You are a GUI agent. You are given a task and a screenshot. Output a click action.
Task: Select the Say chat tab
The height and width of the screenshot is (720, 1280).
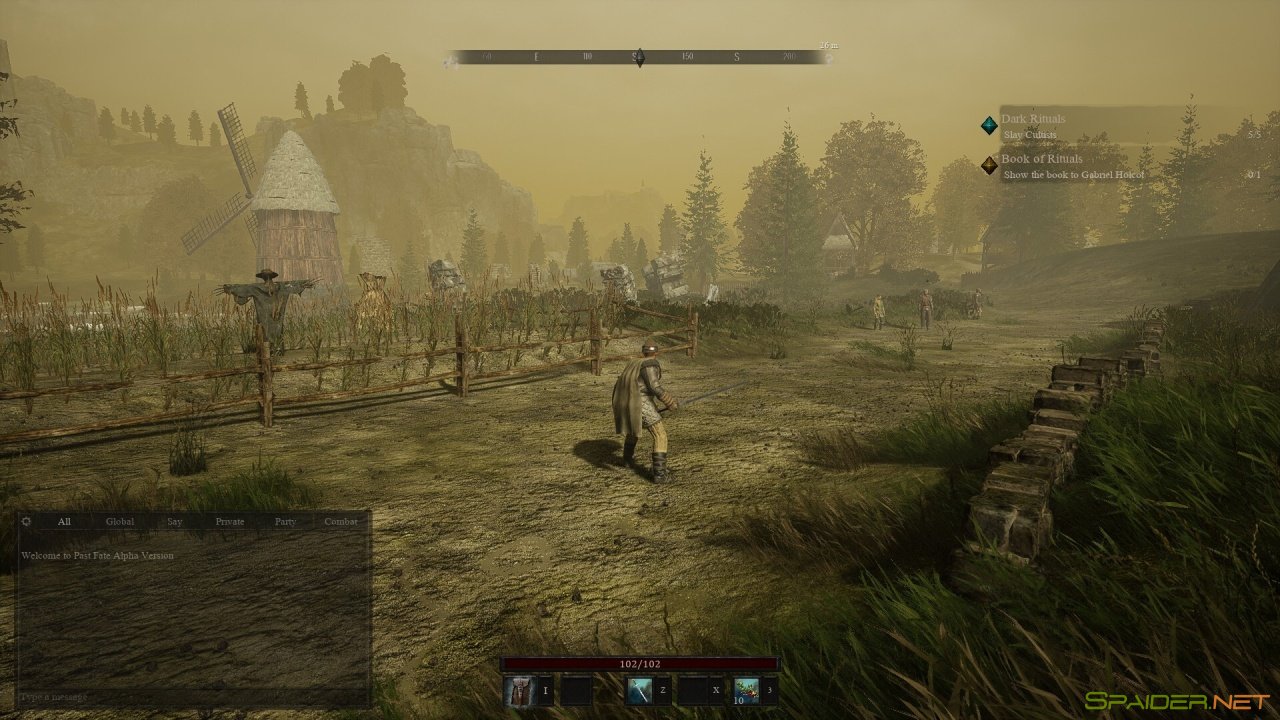175,521
